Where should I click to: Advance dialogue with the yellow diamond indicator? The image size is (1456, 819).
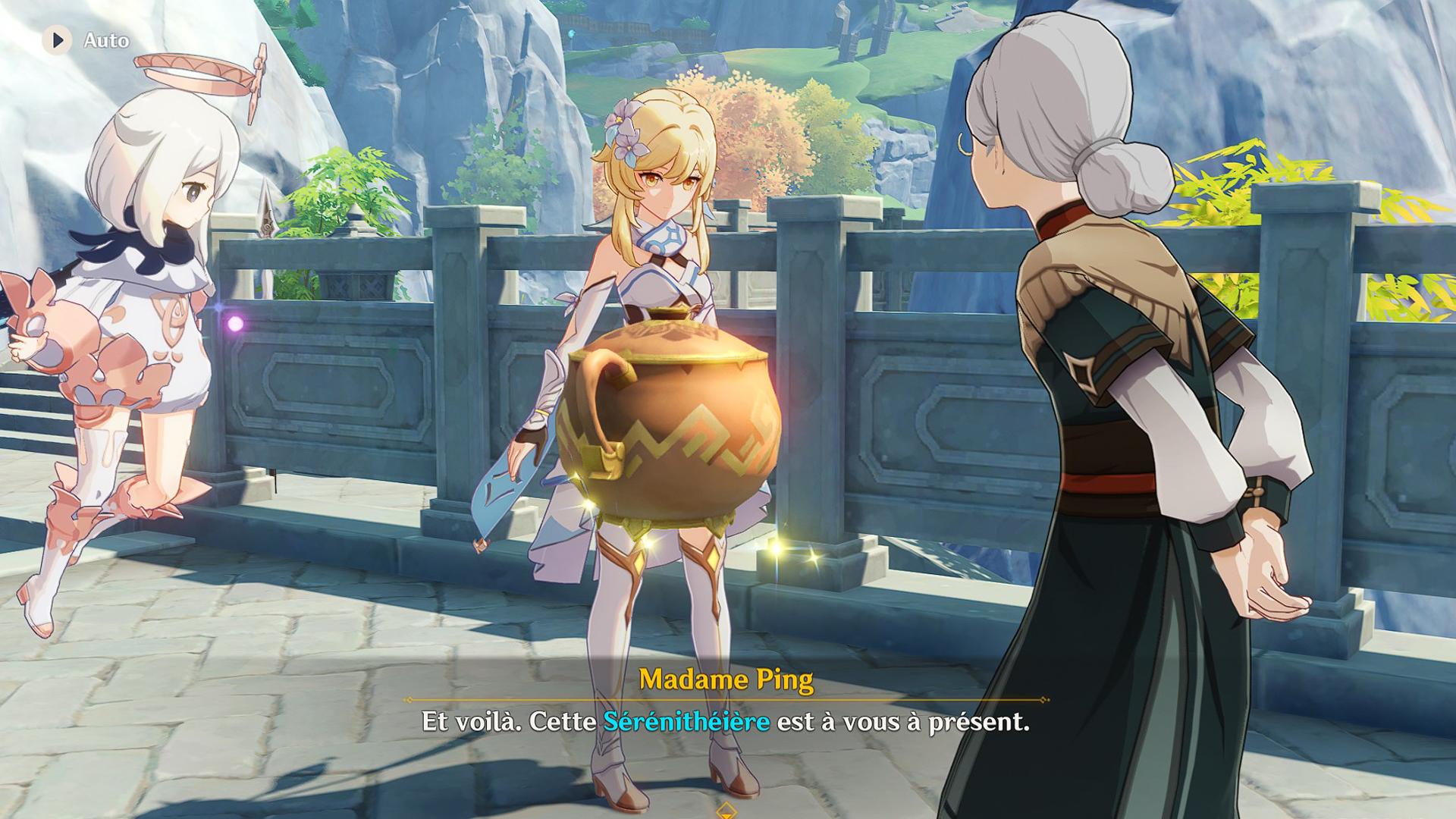tap(726, 811)
